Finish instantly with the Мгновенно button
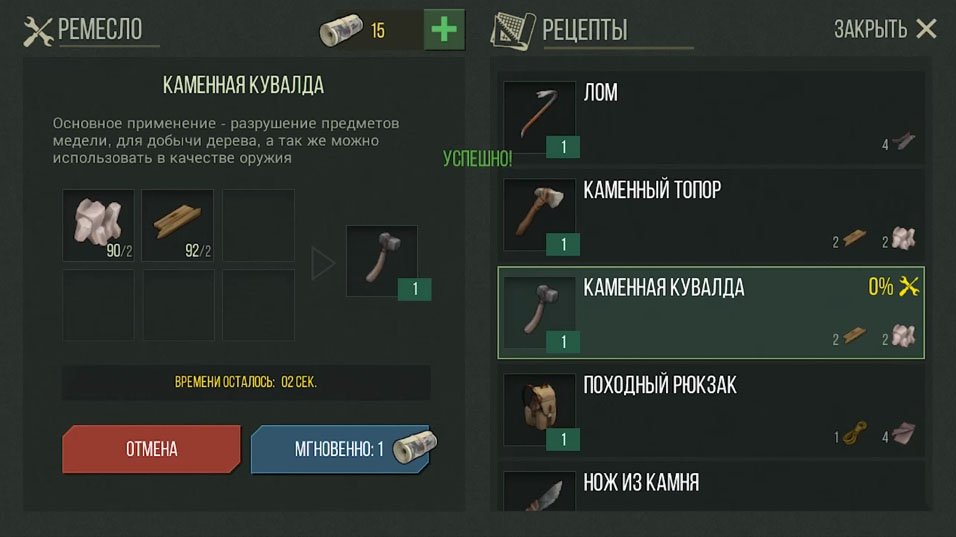Viewport: 956px width, 537px height. point(340,449)
